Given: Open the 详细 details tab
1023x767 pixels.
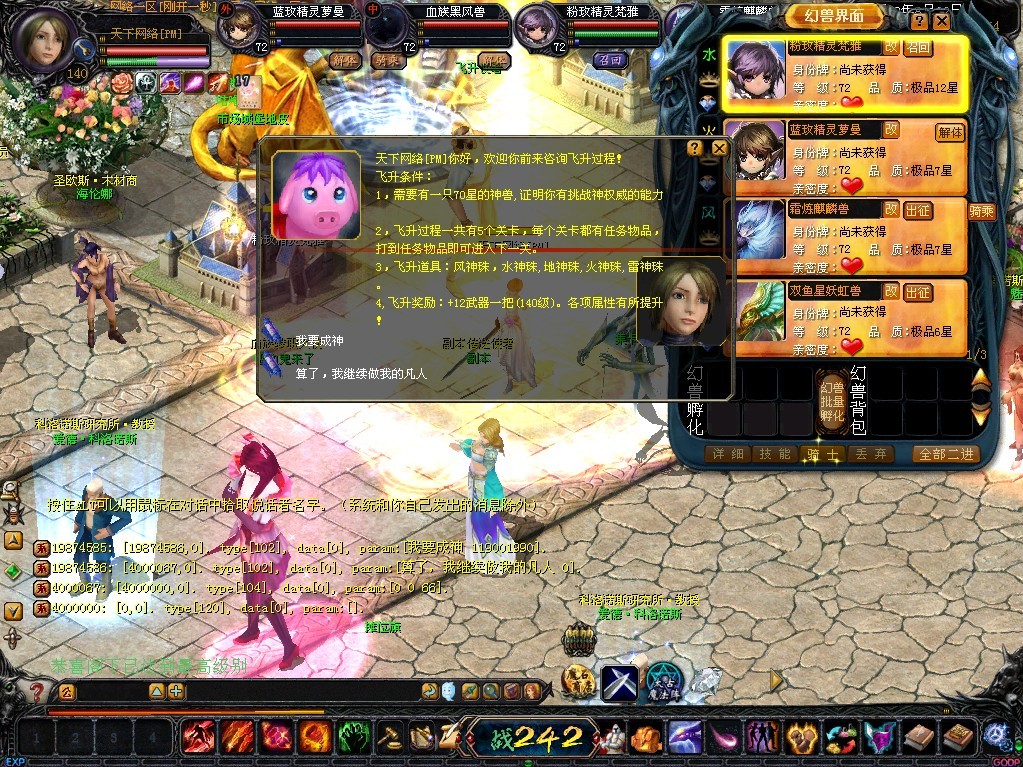Looking at the screenshot, I should pos(727,454).
